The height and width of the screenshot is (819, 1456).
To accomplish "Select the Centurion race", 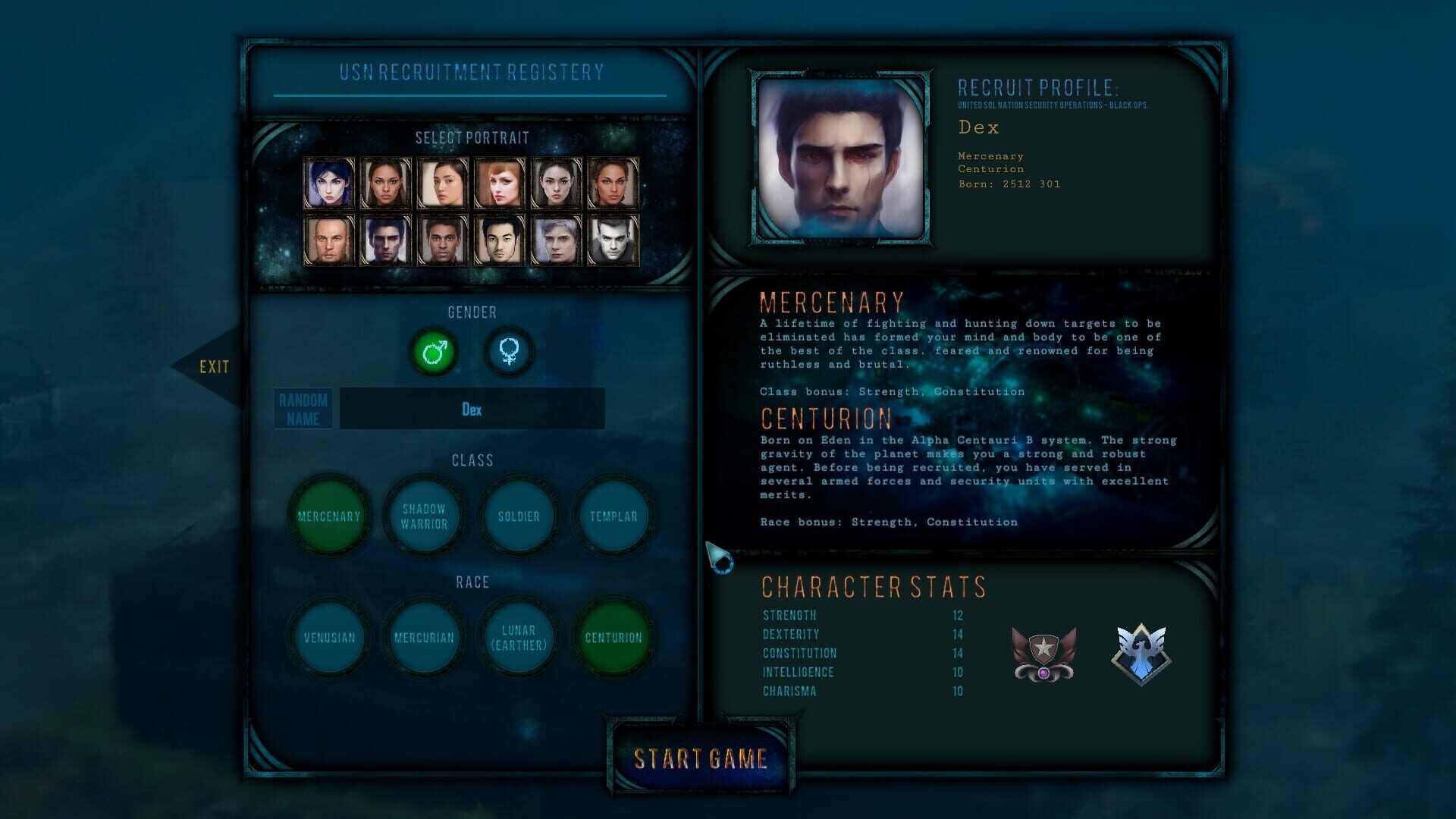I will (x=613, y=638).
